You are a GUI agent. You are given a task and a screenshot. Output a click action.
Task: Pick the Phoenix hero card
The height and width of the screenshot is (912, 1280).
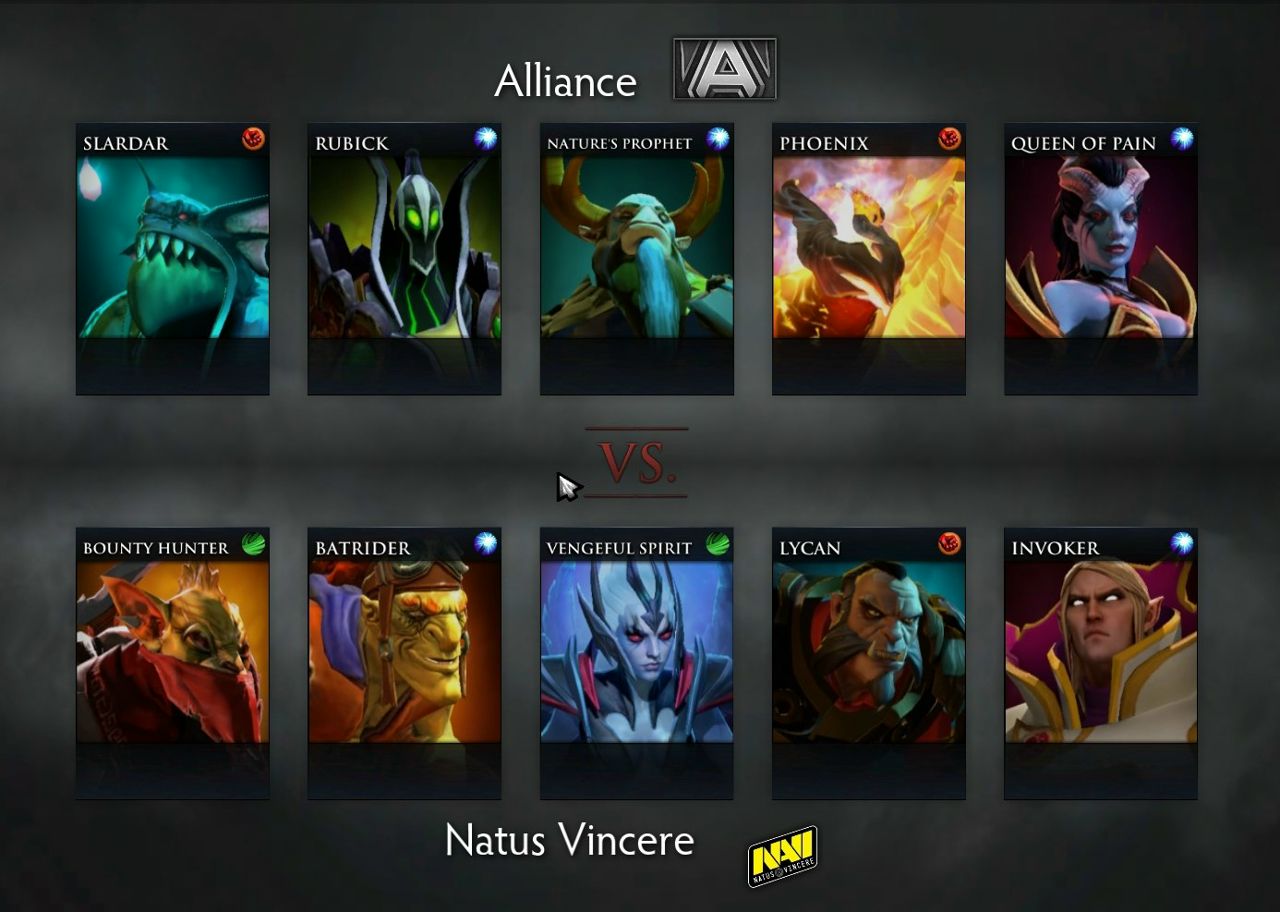coord(869,258)
